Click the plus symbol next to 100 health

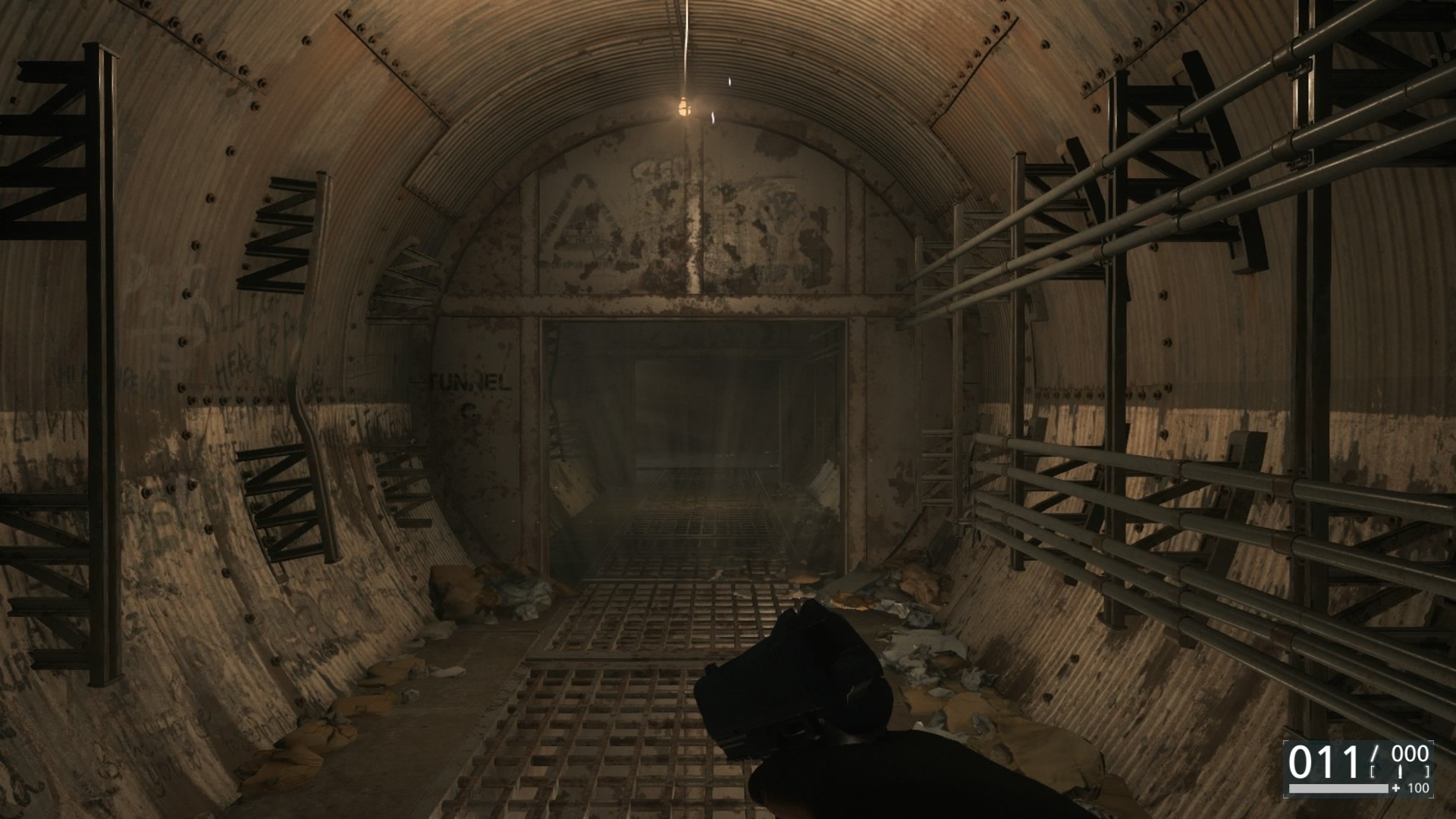(1395, 789)
